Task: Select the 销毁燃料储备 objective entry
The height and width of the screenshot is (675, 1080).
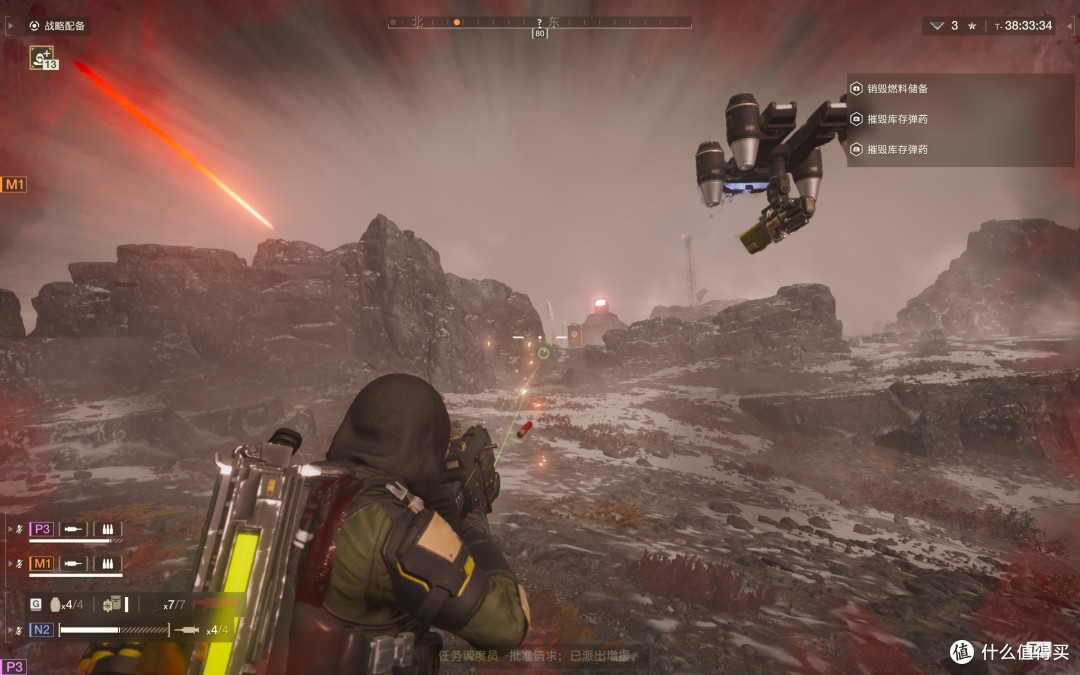Action: point(897,89)
